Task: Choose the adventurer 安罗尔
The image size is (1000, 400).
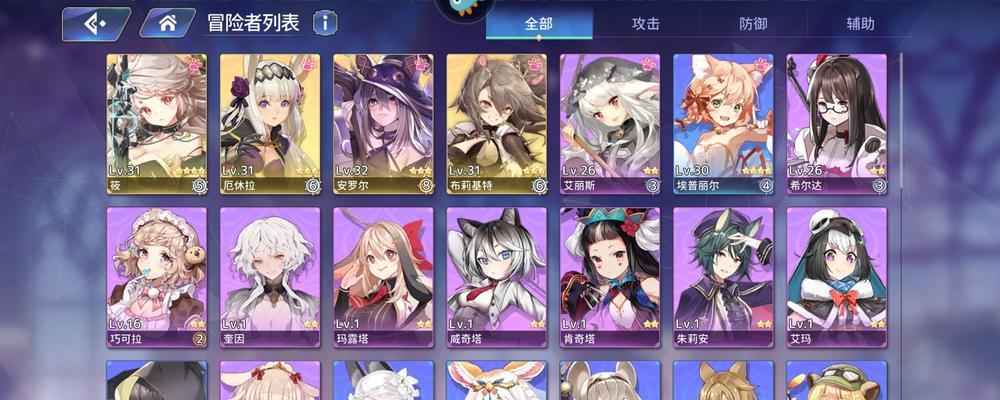Action: point(383,122)
